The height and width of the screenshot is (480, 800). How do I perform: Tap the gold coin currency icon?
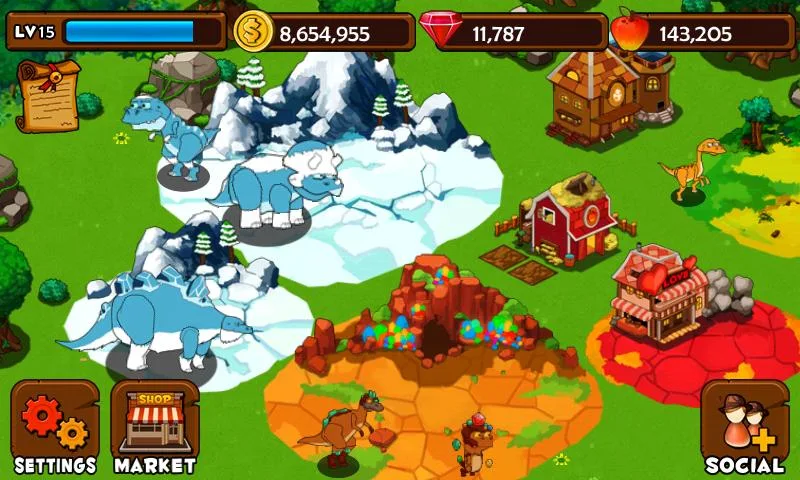(x=253, y=32)
